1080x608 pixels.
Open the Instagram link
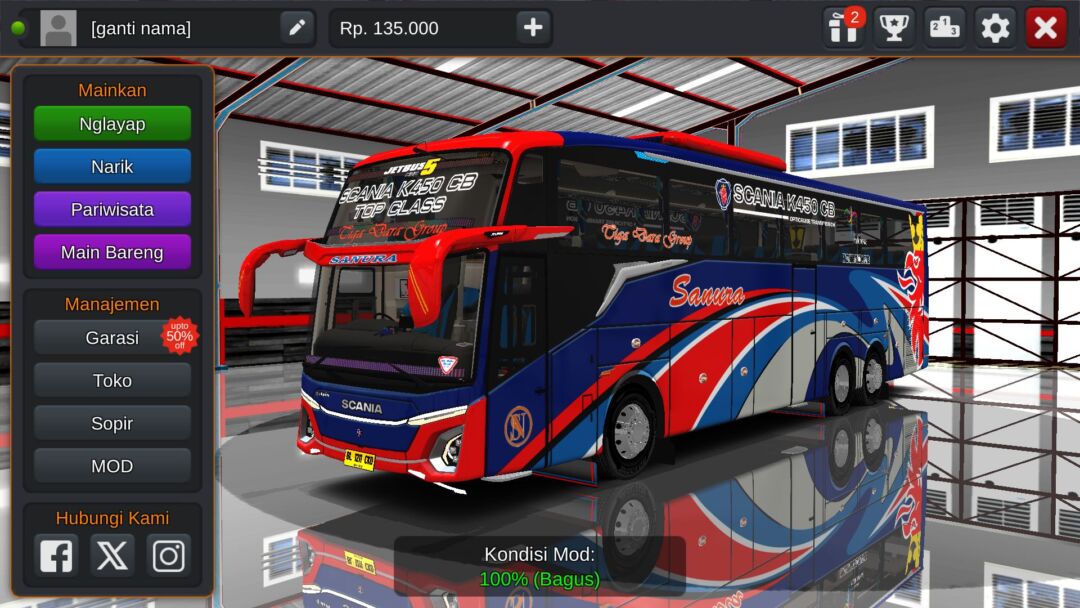pyautogui.click(x=168, y=555)
